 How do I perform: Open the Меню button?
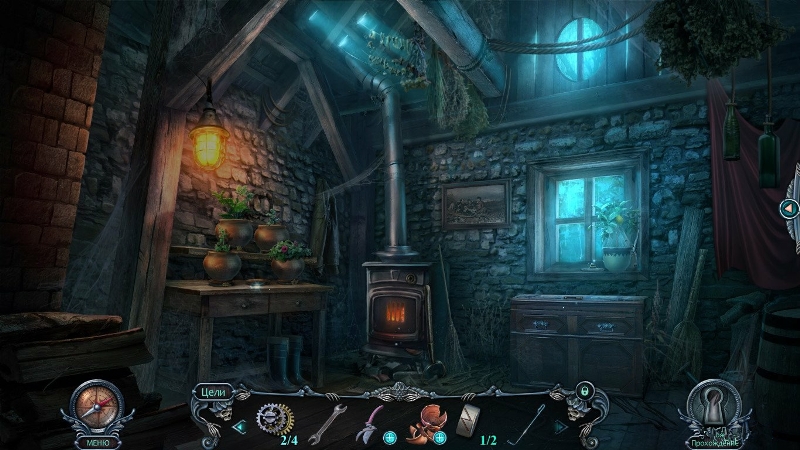pyautogui.click(x=96, y=441)
